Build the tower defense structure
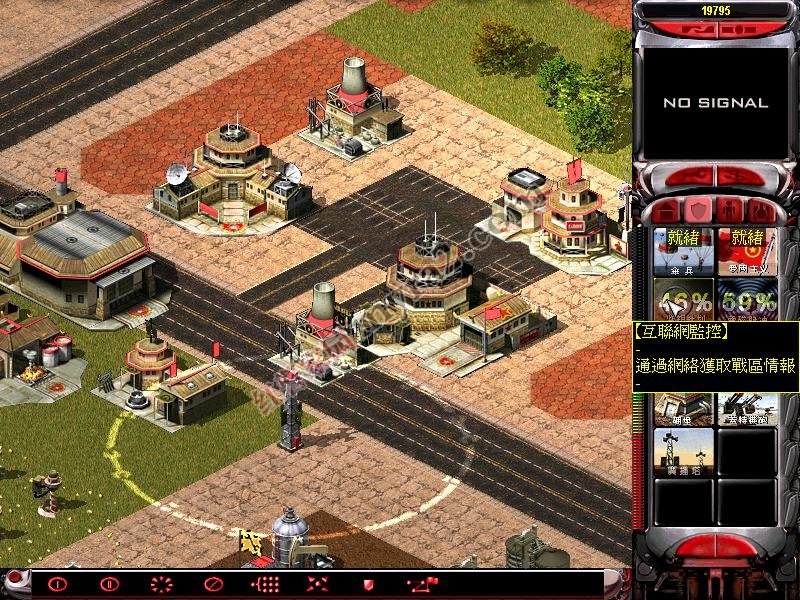Screen dimensions: 800x600 683,453
